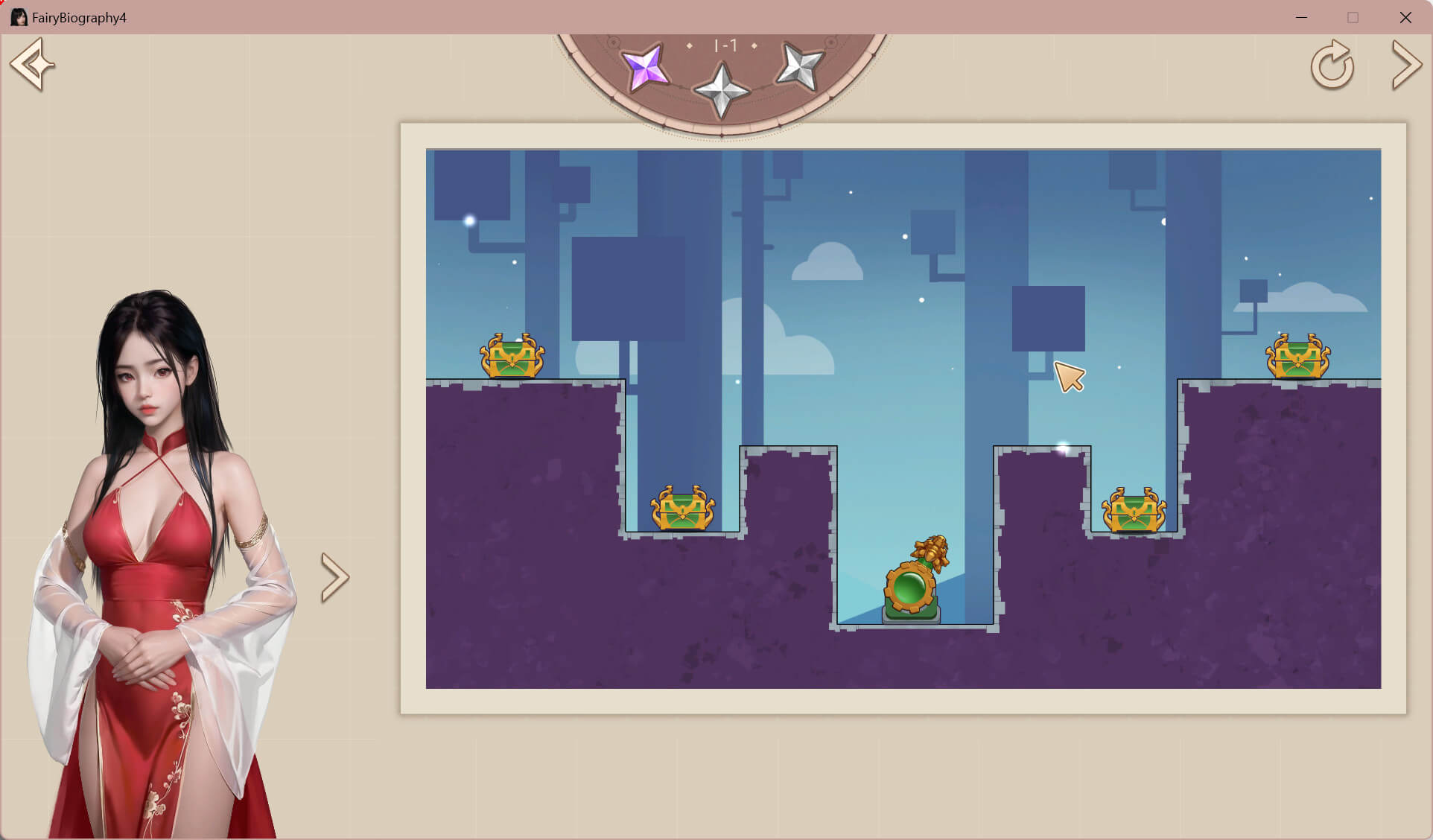This screenshot has height=840, width=1433.
Task: Advance to the next level arrow
Action: point(1406,66)
